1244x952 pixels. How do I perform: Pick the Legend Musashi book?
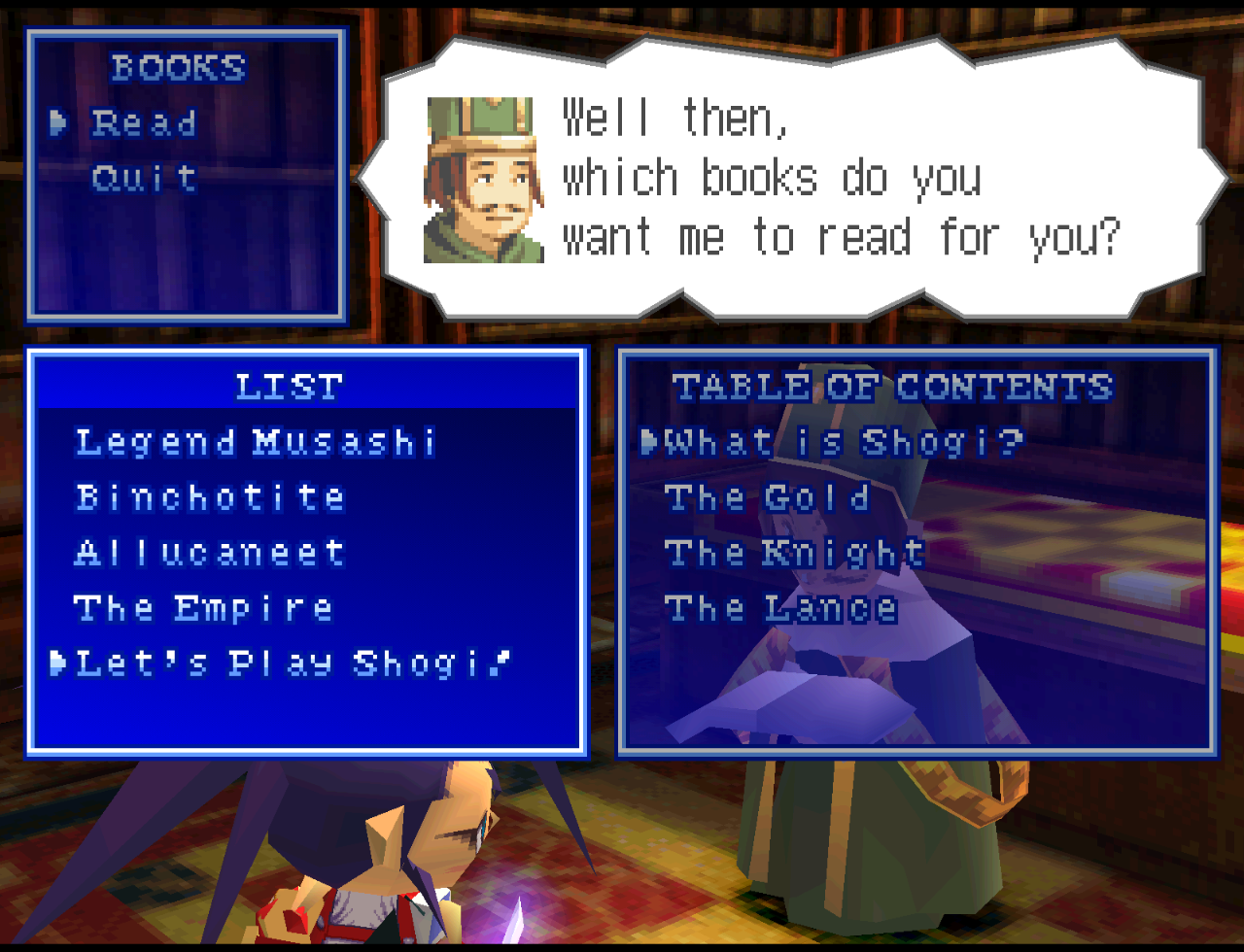(x=256, y=443)
